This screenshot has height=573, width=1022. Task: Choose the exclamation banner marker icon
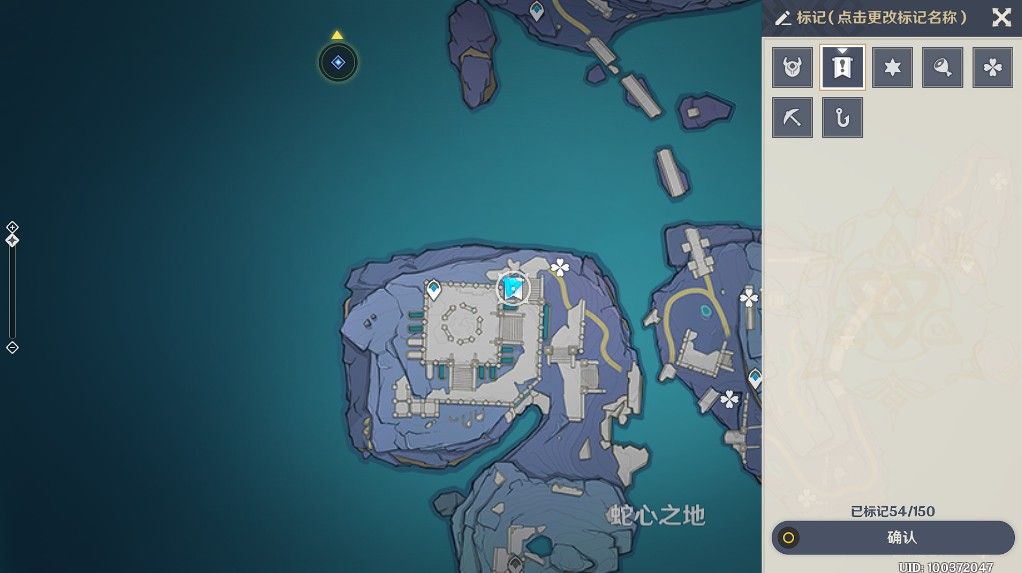tap(842, 68)
